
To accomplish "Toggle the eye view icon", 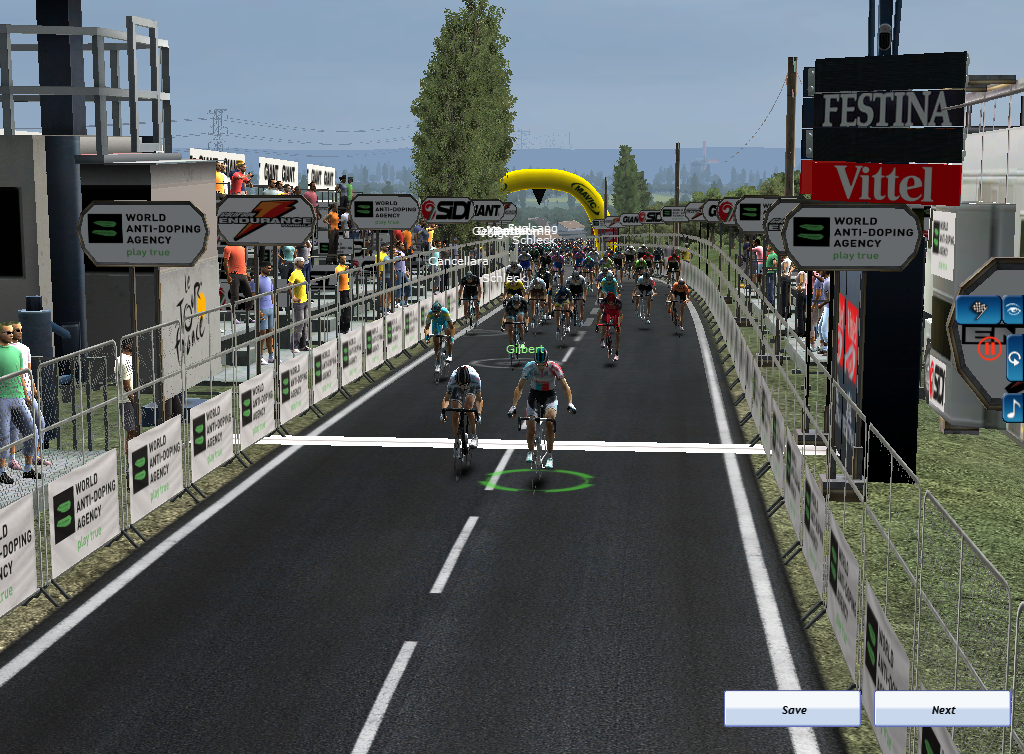I will (x=1014, y=309).
